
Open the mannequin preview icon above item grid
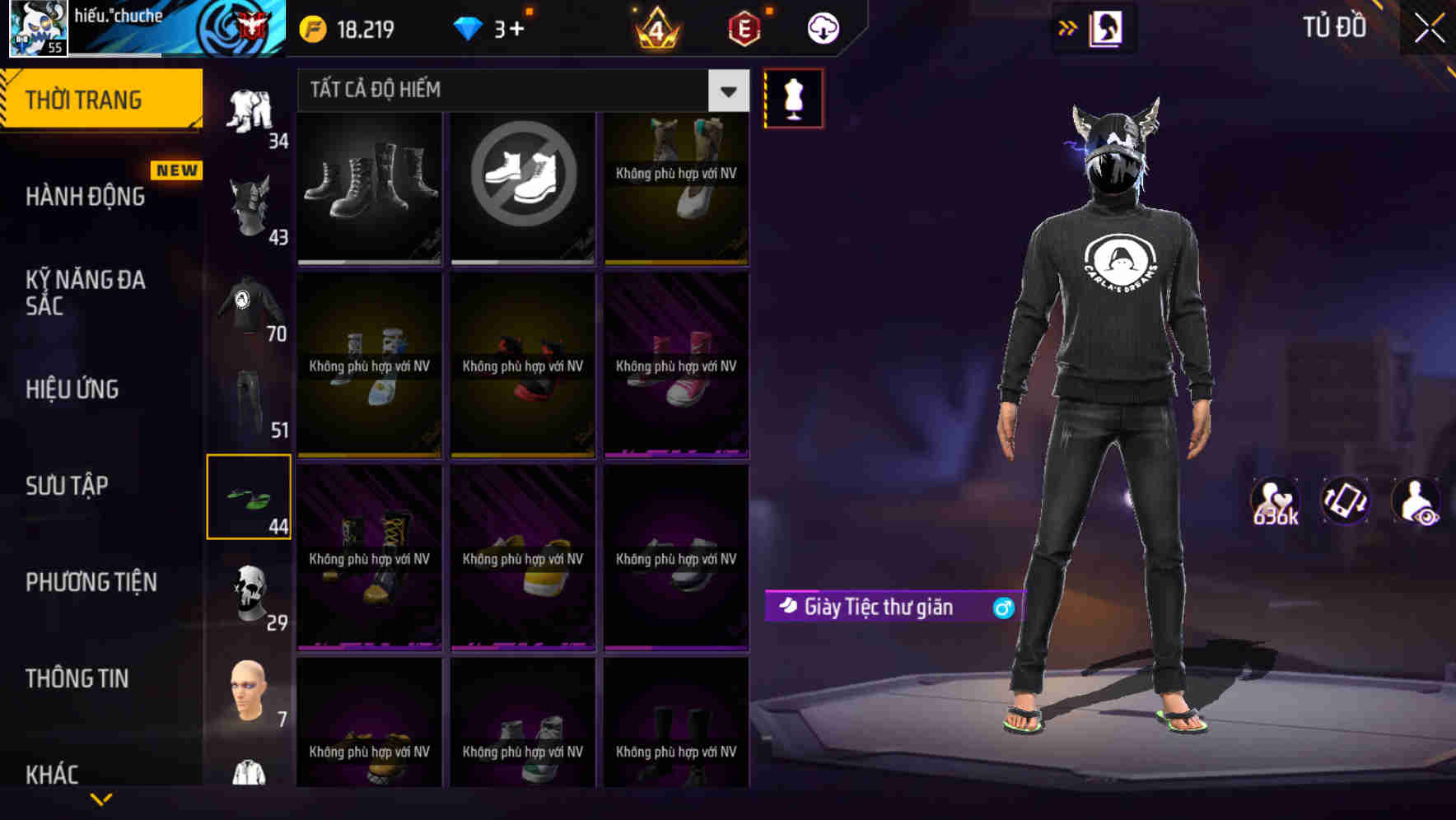[x=793, y=97]
